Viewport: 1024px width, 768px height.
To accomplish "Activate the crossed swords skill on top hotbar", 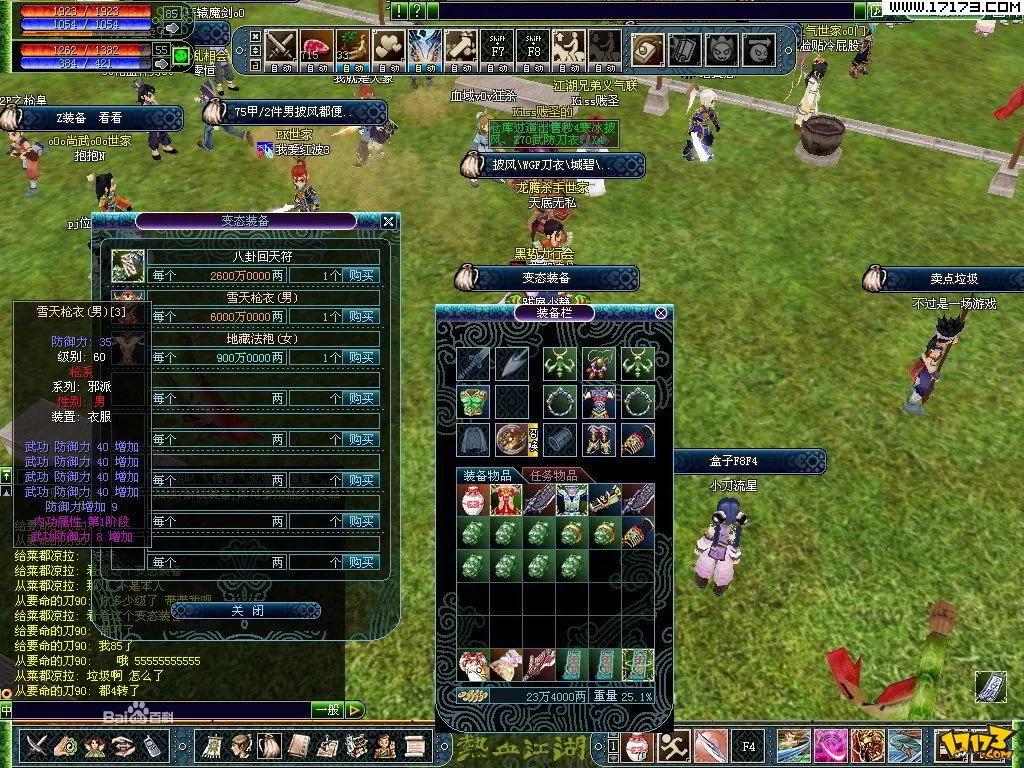I will pos(280,47).
